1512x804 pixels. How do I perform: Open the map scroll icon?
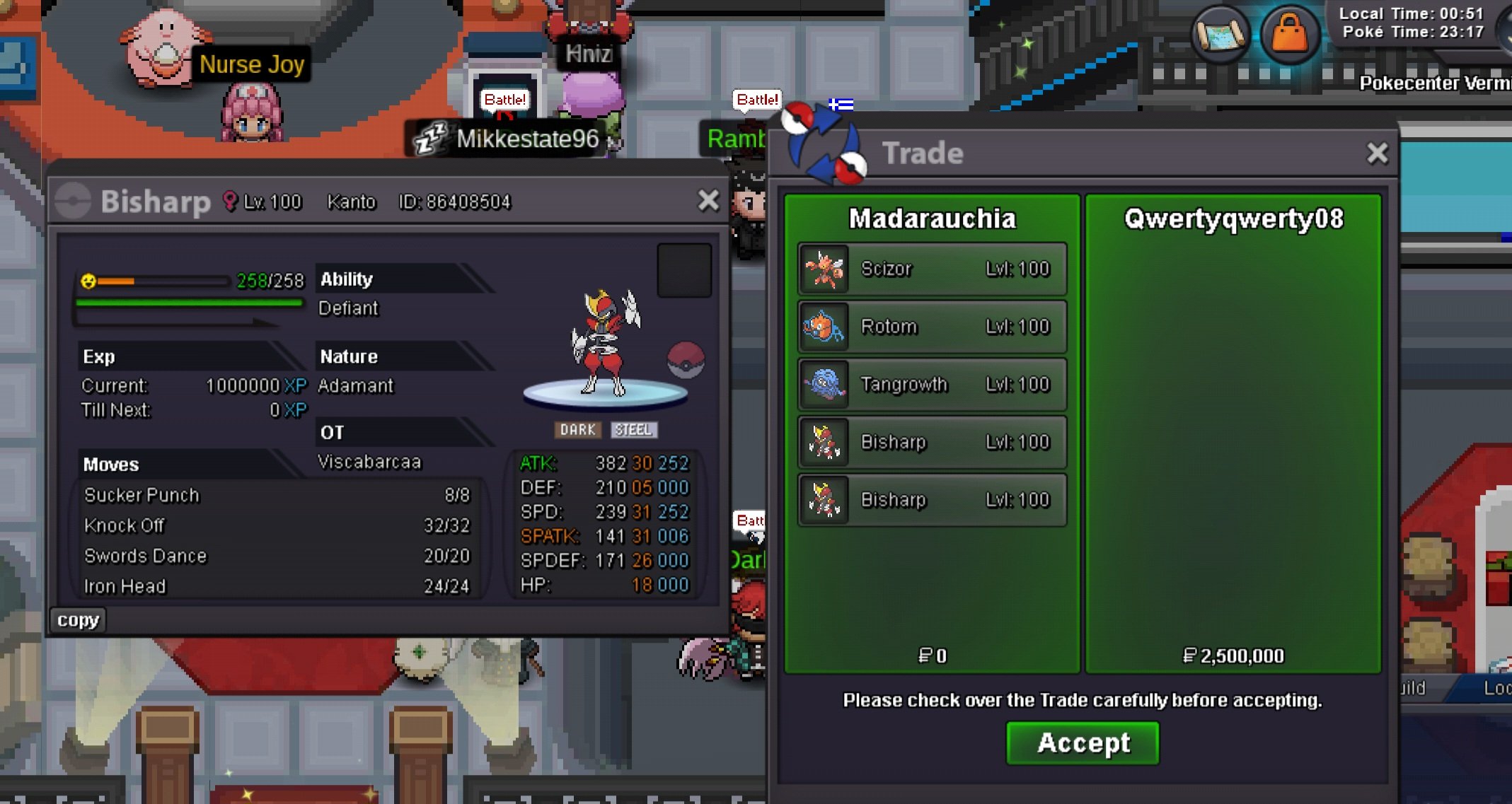pos(1220,34)
